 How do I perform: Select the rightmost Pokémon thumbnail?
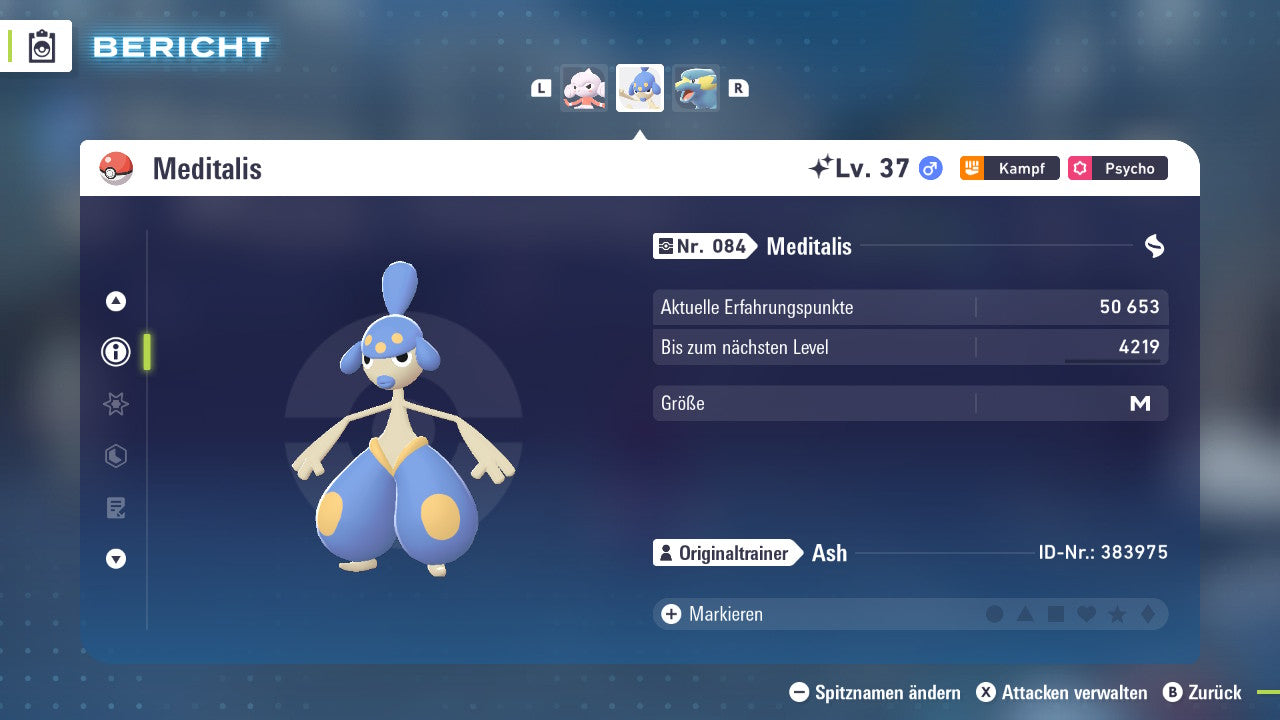click(x=696, y=88)
